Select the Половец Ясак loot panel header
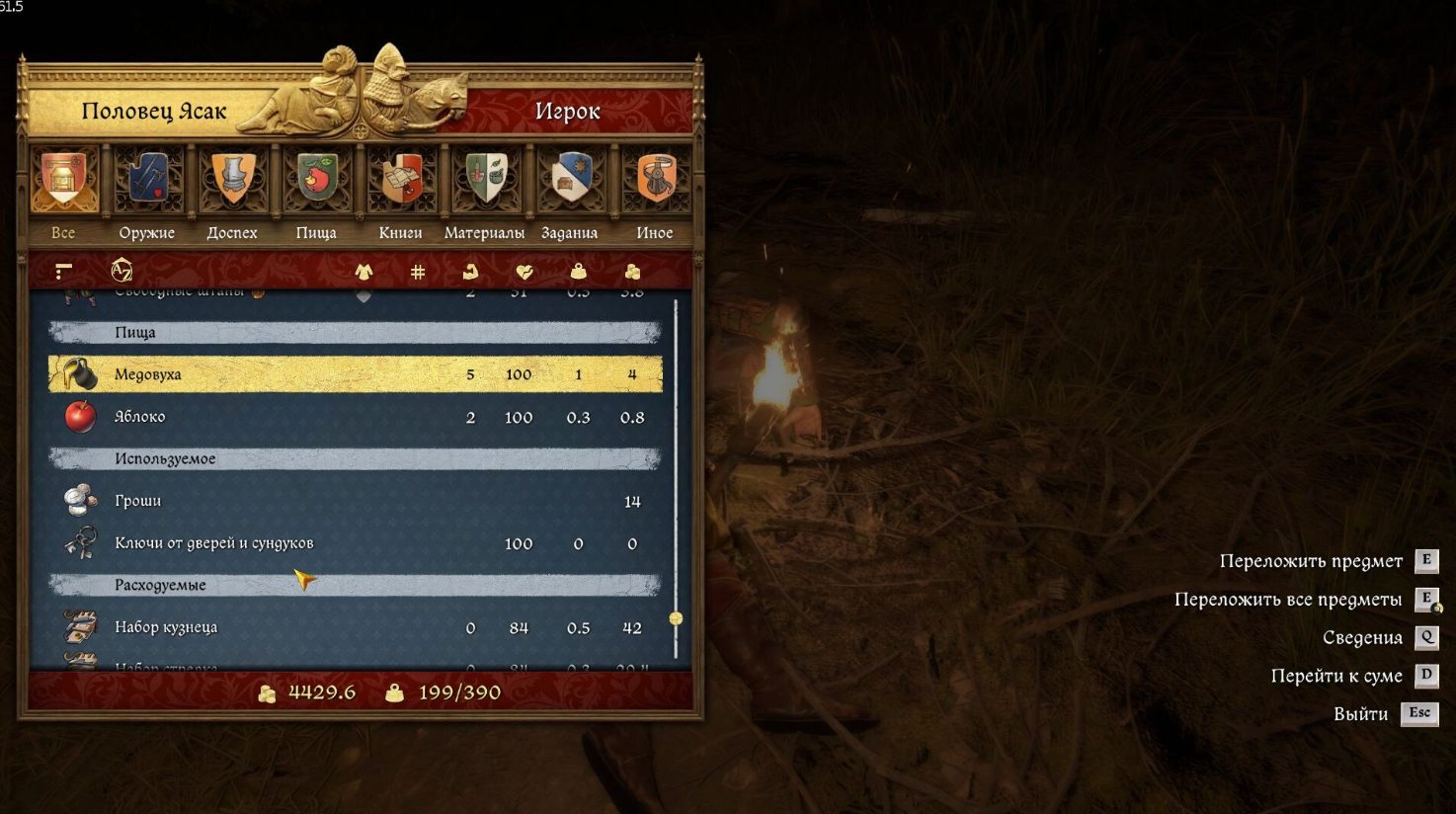Viewport: 1456px width, 814px height. click(x=154, y=112)
